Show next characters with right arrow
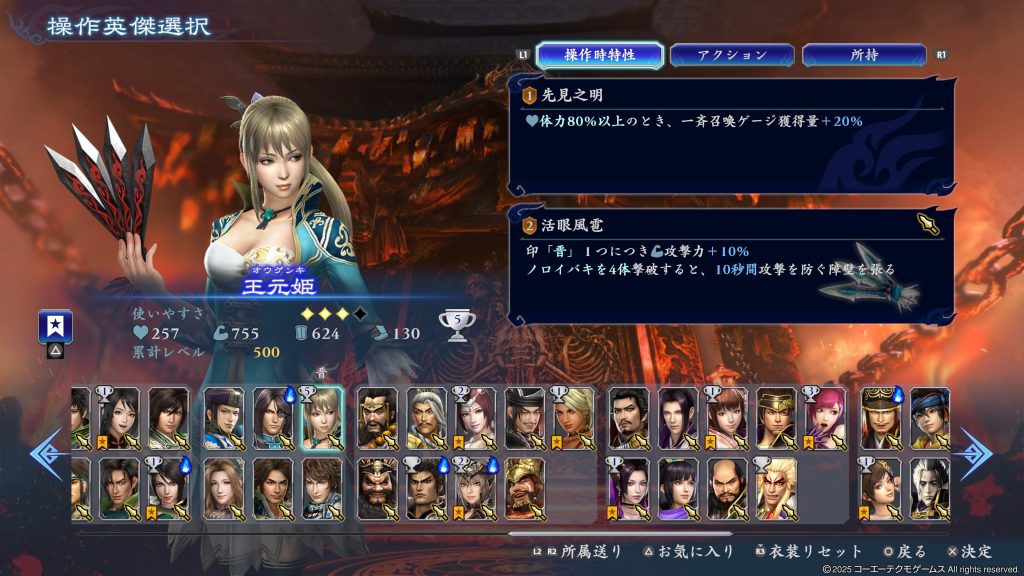This screenshot has width=1024, height=576. pos(977,453)
